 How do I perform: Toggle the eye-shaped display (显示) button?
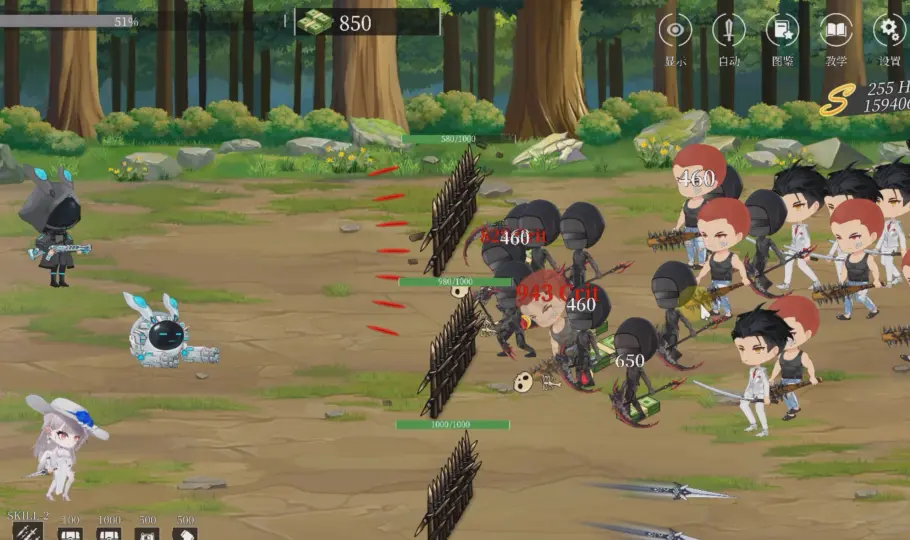pos(676,31)
